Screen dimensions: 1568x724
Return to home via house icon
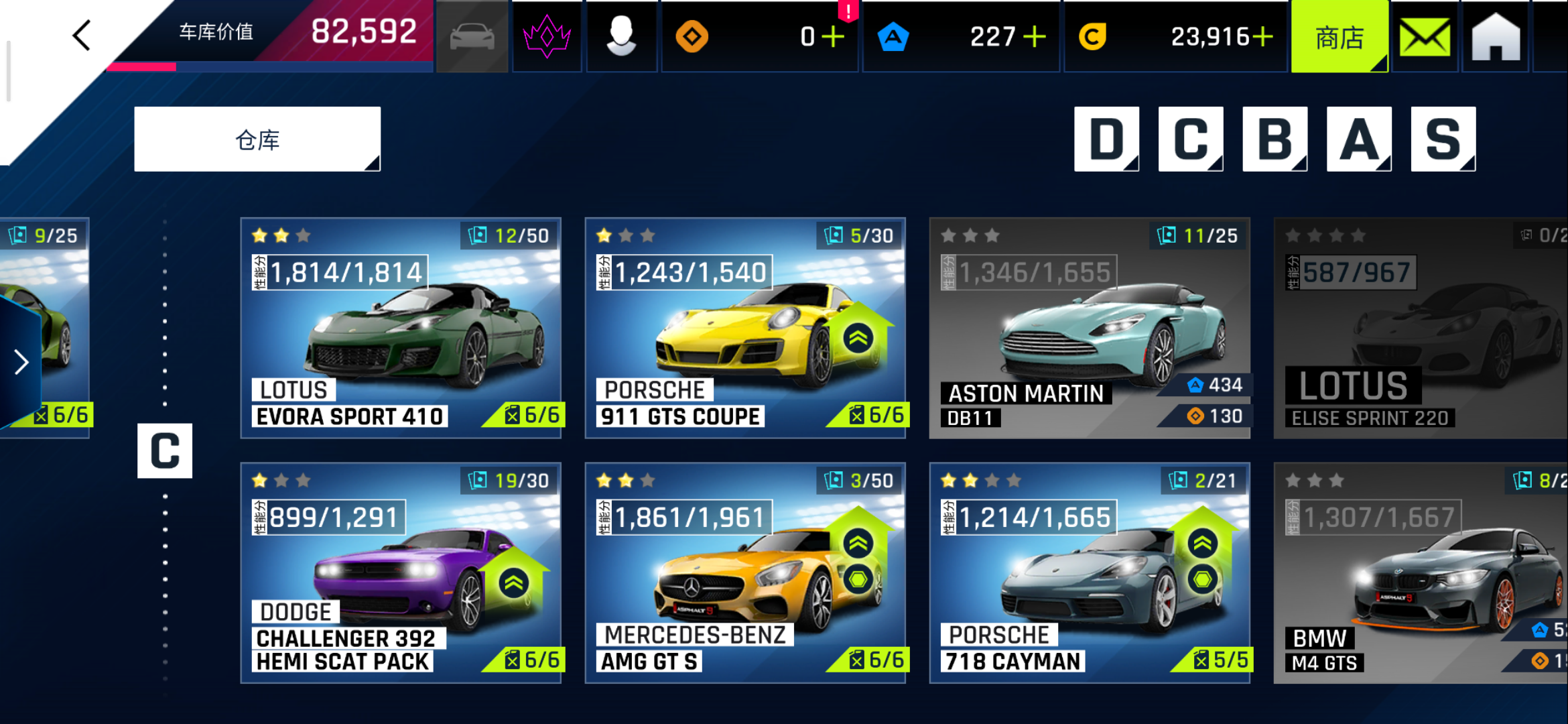coord(1496,38)
